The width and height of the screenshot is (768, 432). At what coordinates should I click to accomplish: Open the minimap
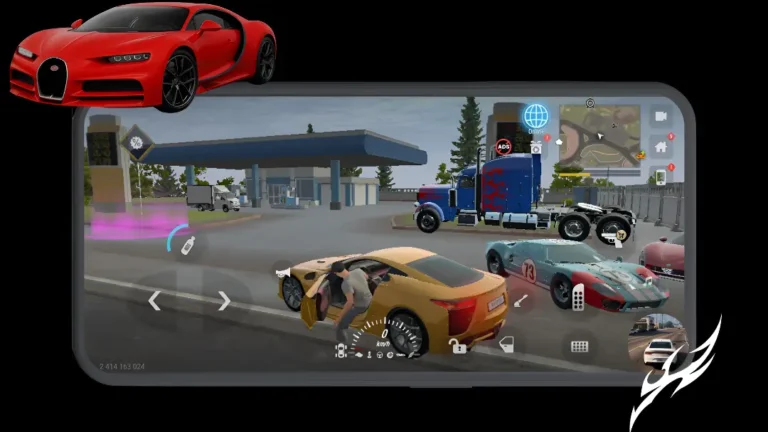[599, 136]
